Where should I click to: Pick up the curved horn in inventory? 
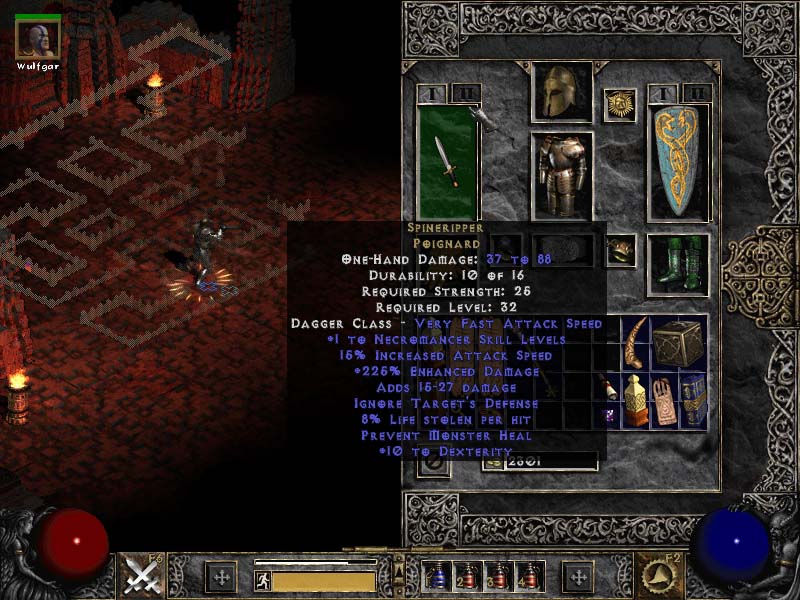tap(635, 344)
